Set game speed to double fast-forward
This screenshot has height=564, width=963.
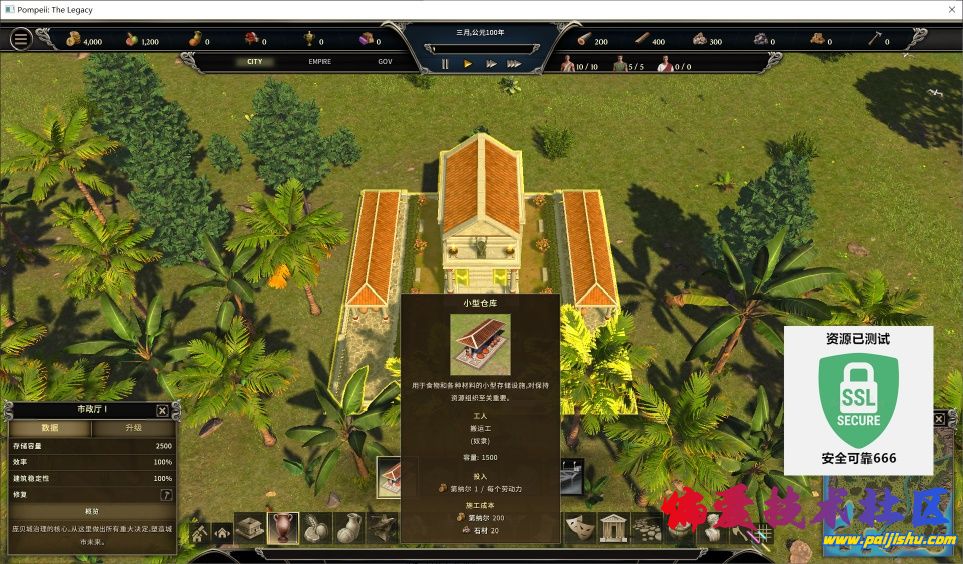pyautogui.click(x=491, y=64)
